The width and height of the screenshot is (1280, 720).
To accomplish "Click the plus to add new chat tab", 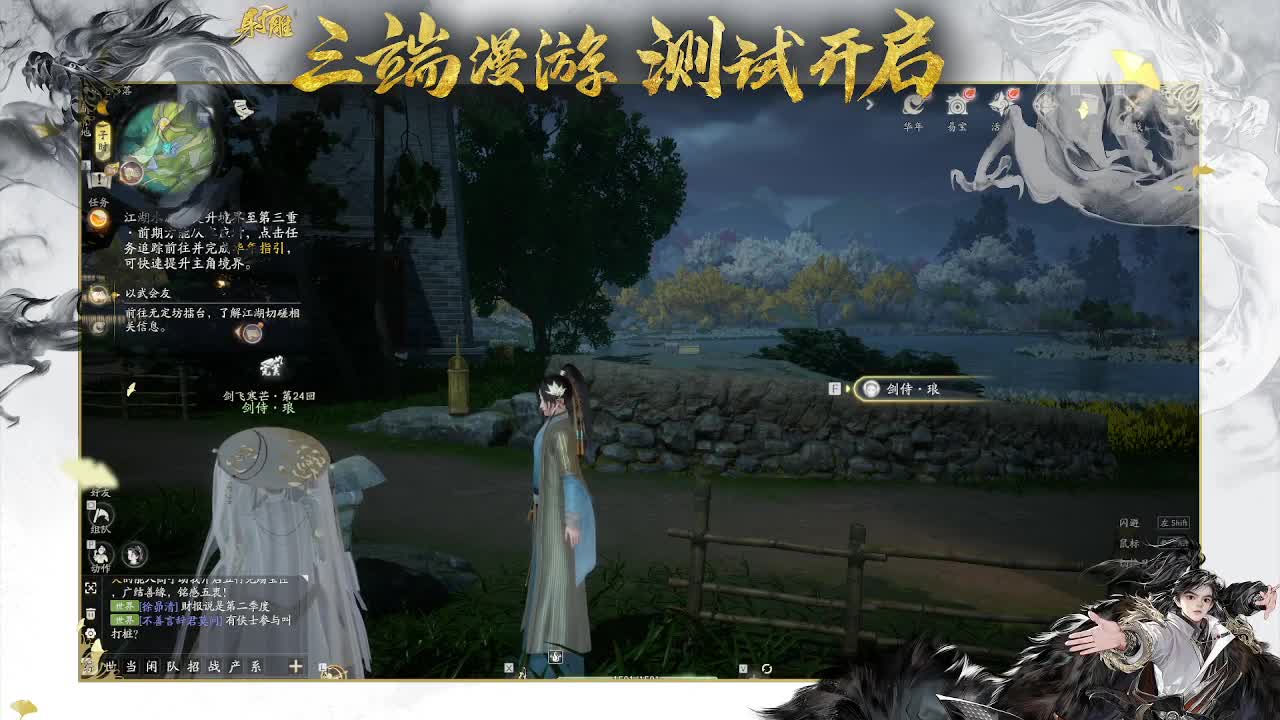I will click(295, 667).
